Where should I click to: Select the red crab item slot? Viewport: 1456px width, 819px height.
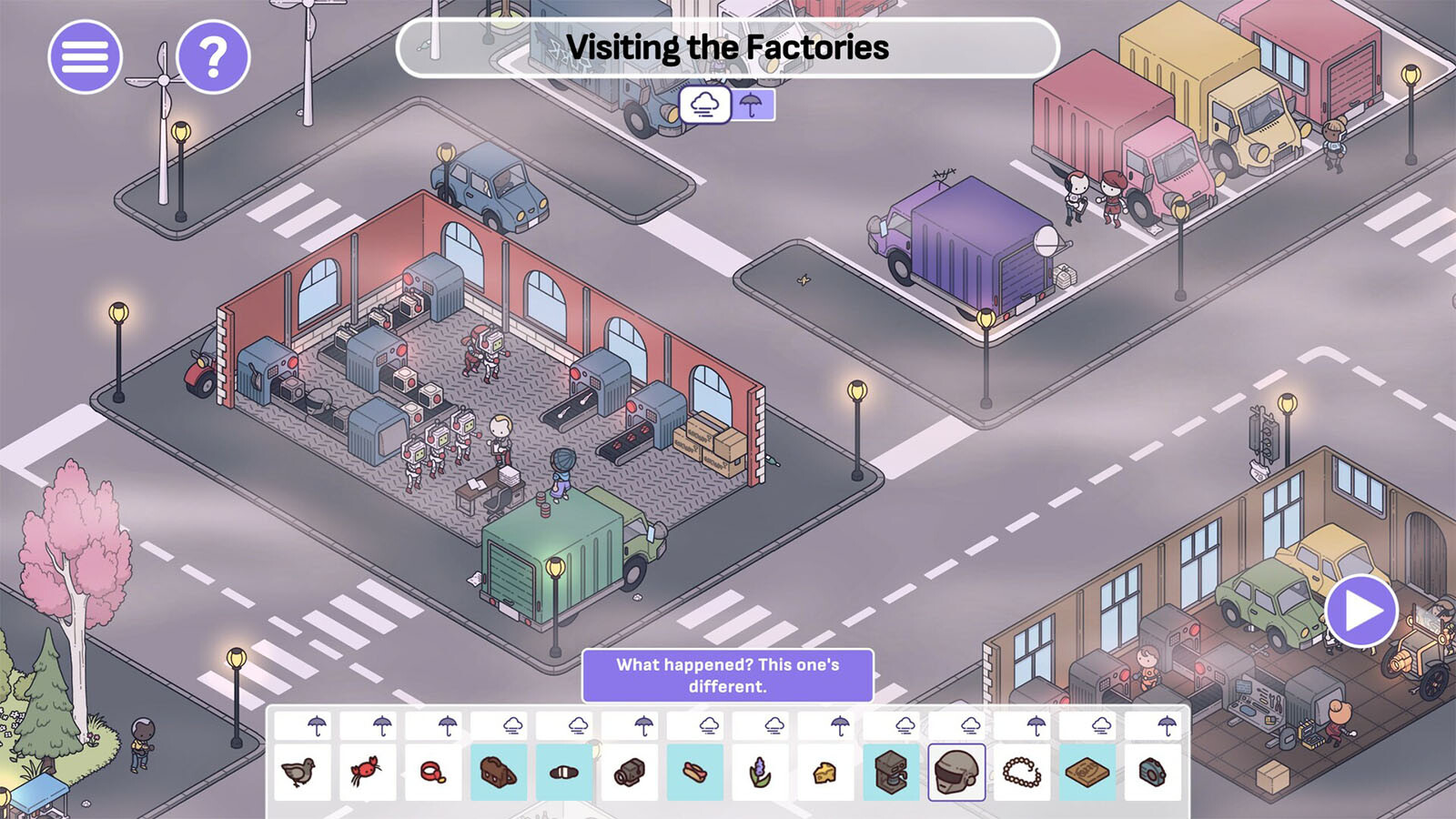coord(367,773)
